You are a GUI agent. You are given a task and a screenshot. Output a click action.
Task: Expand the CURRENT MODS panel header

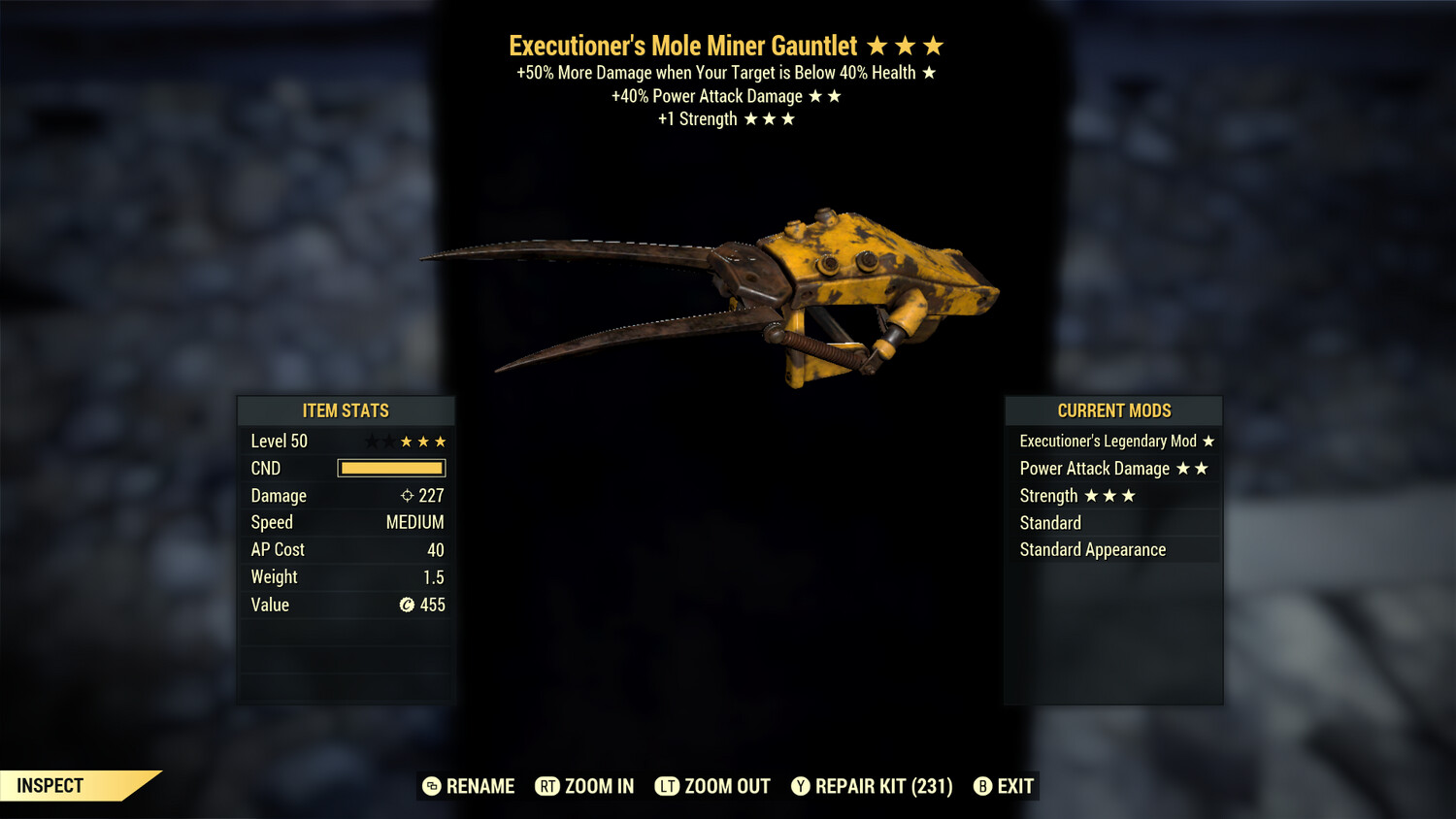tap(1113, 410)
